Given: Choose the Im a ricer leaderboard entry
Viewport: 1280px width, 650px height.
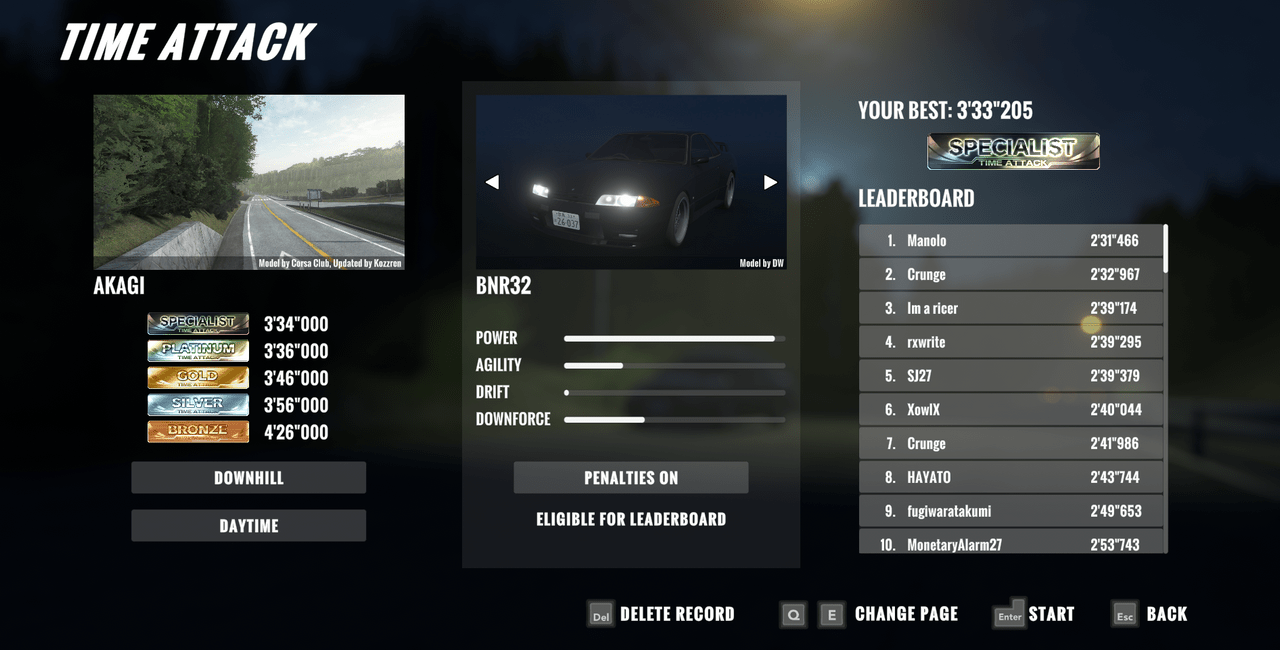Looking at the screenshot, I should (1011, 308).
